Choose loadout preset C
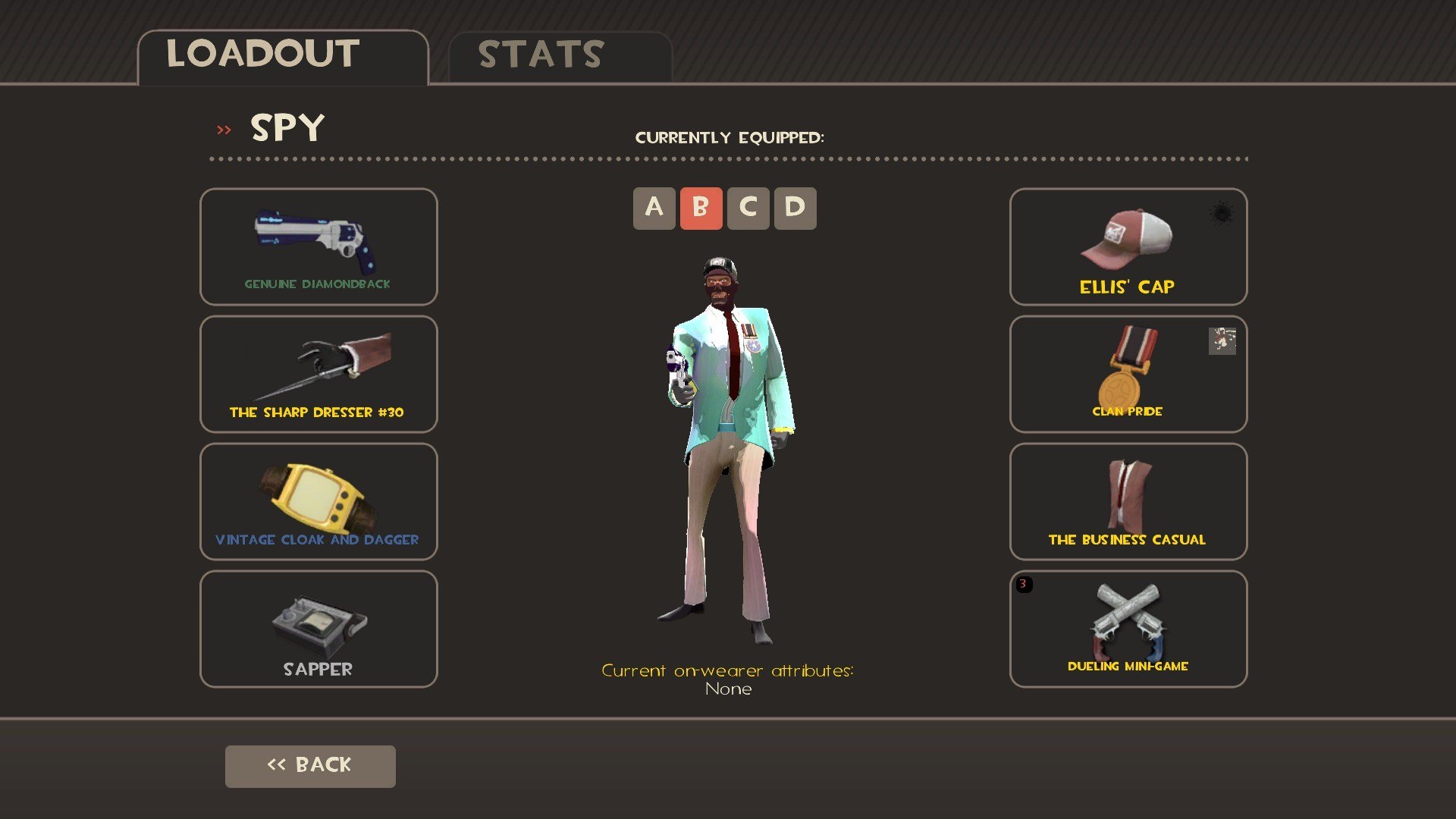 (x=748, y=209)
